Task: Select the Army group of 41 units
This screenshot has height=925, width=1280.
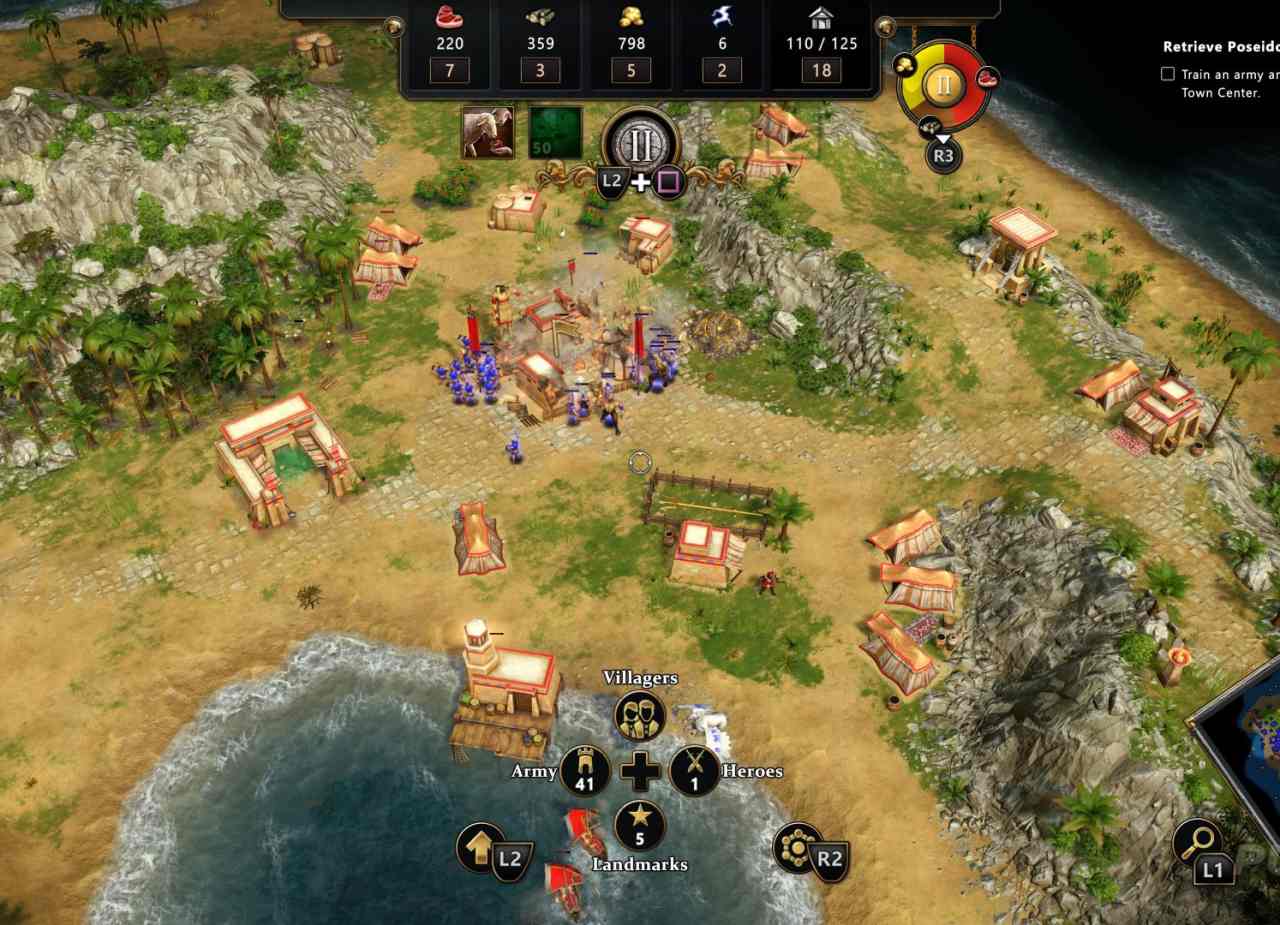Action: point(585,770)
